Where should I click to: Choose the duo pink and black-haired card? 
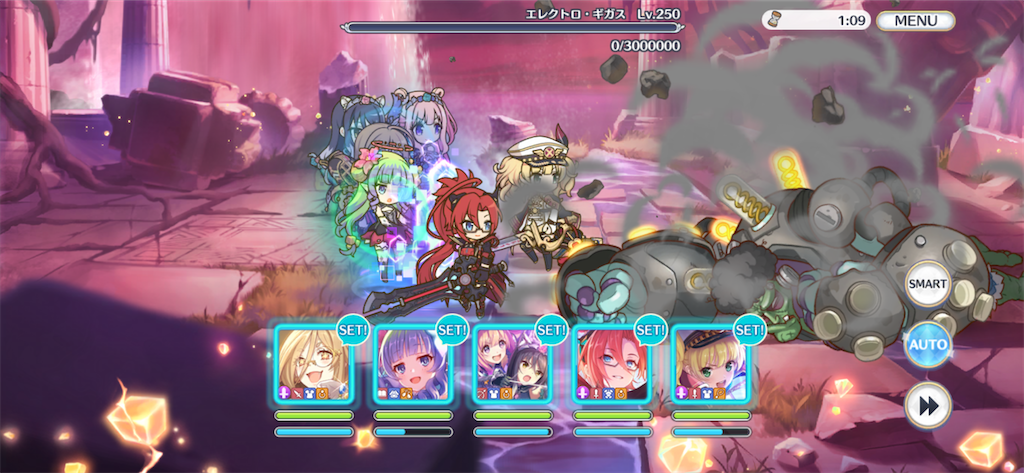(512, 364)
